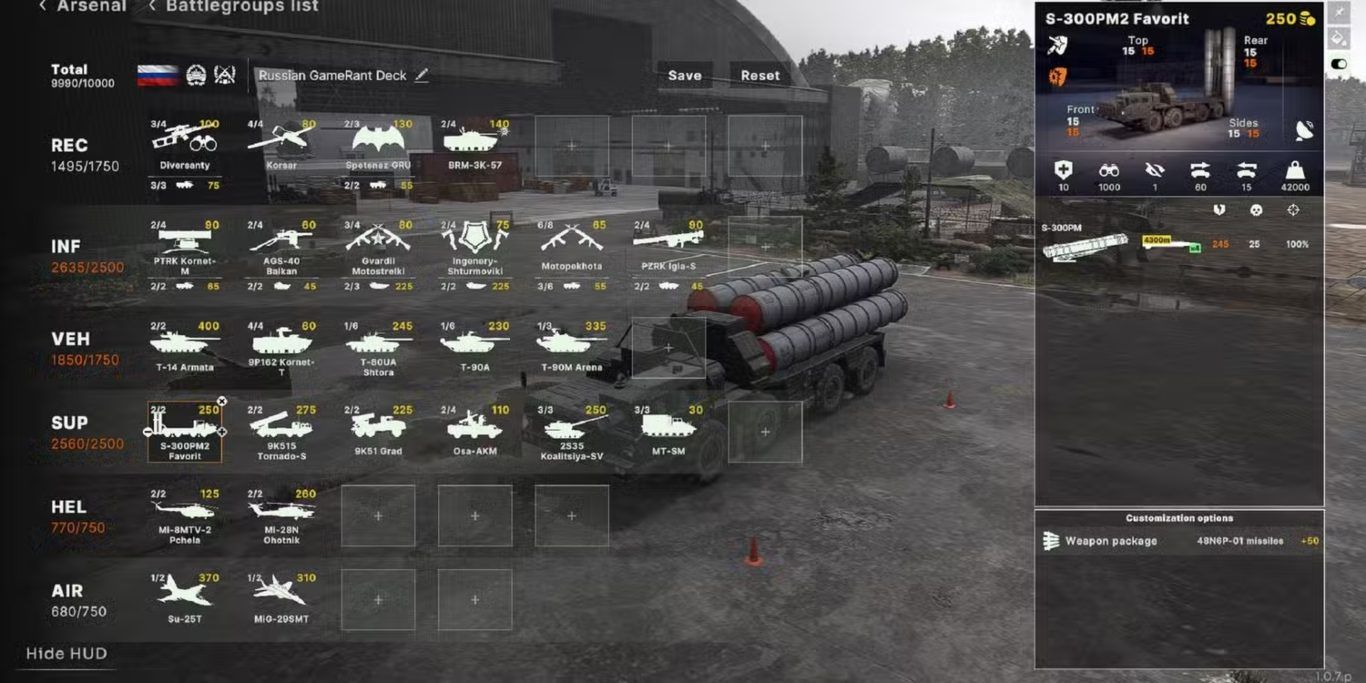Viewport: 1366px width, 683px height.
Task: Remove the S-300PM2 Favorit with its X
Action: 222,401
